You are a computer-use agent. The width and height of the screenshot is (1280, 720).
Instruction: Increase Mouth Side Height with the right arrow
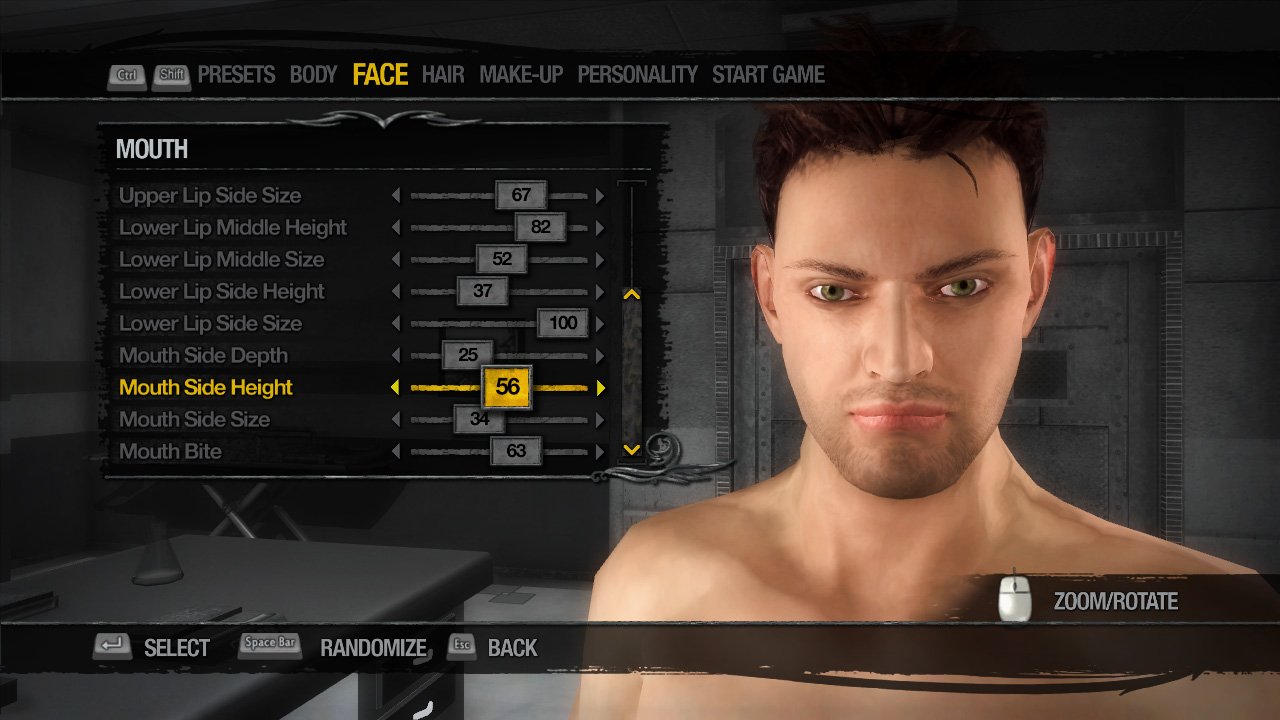[599, 387]
